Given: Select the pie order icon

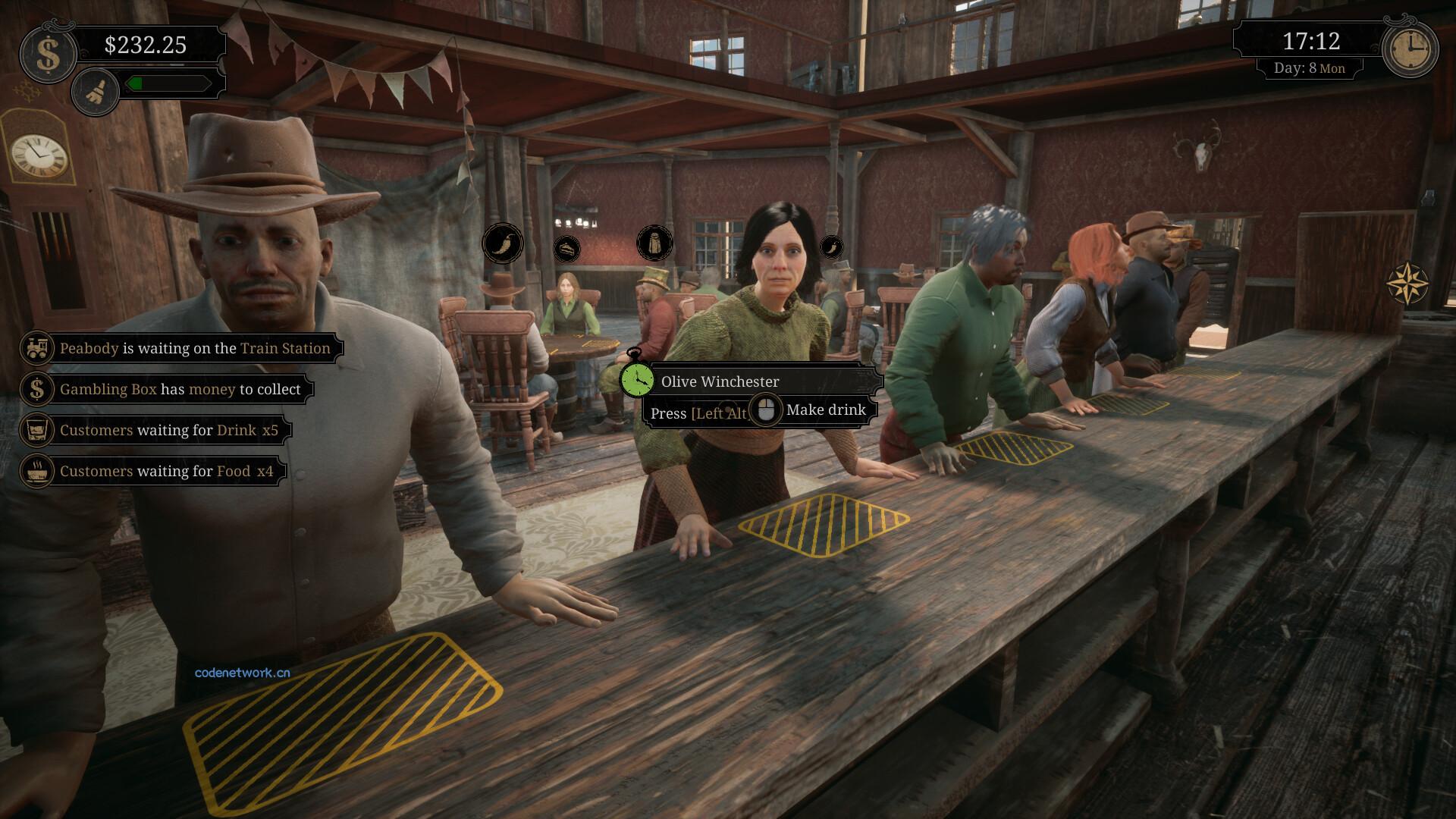Looking at the screenshot, I should (x=566, y=248).
